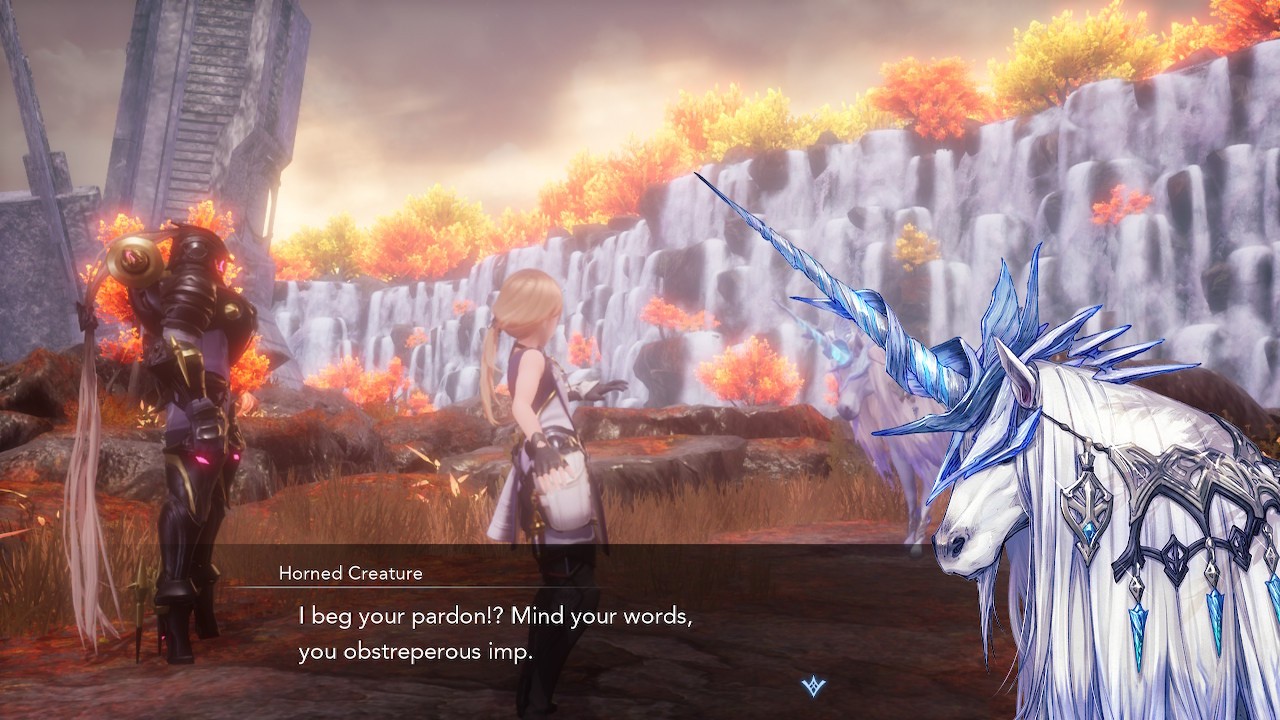The image size is (1280, 720).
Task: Click the blue dialogue advance arrow
Action: 814,686
